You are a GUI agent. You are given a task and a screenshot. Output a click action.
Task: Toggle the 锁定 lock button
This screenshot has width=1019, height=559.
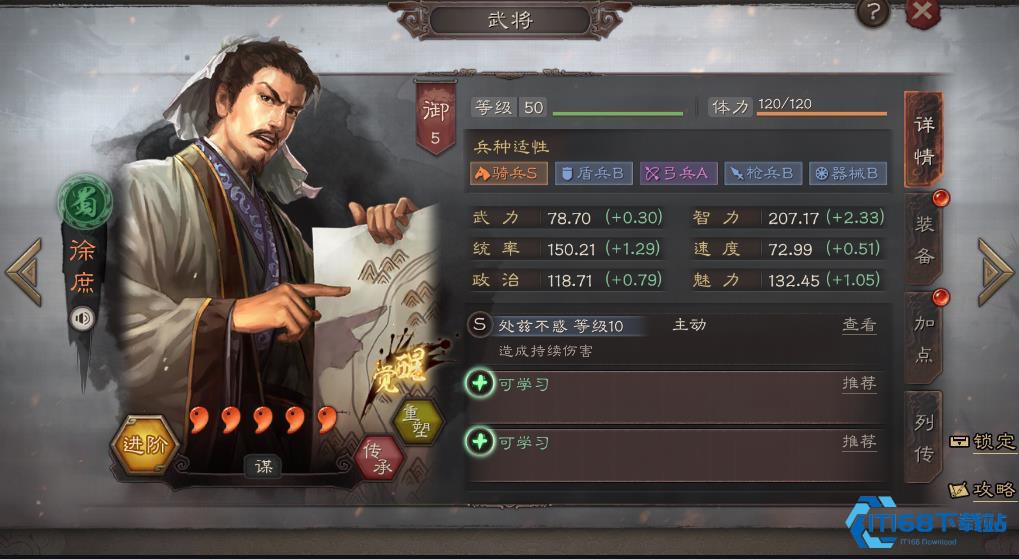tap(984, 441)
